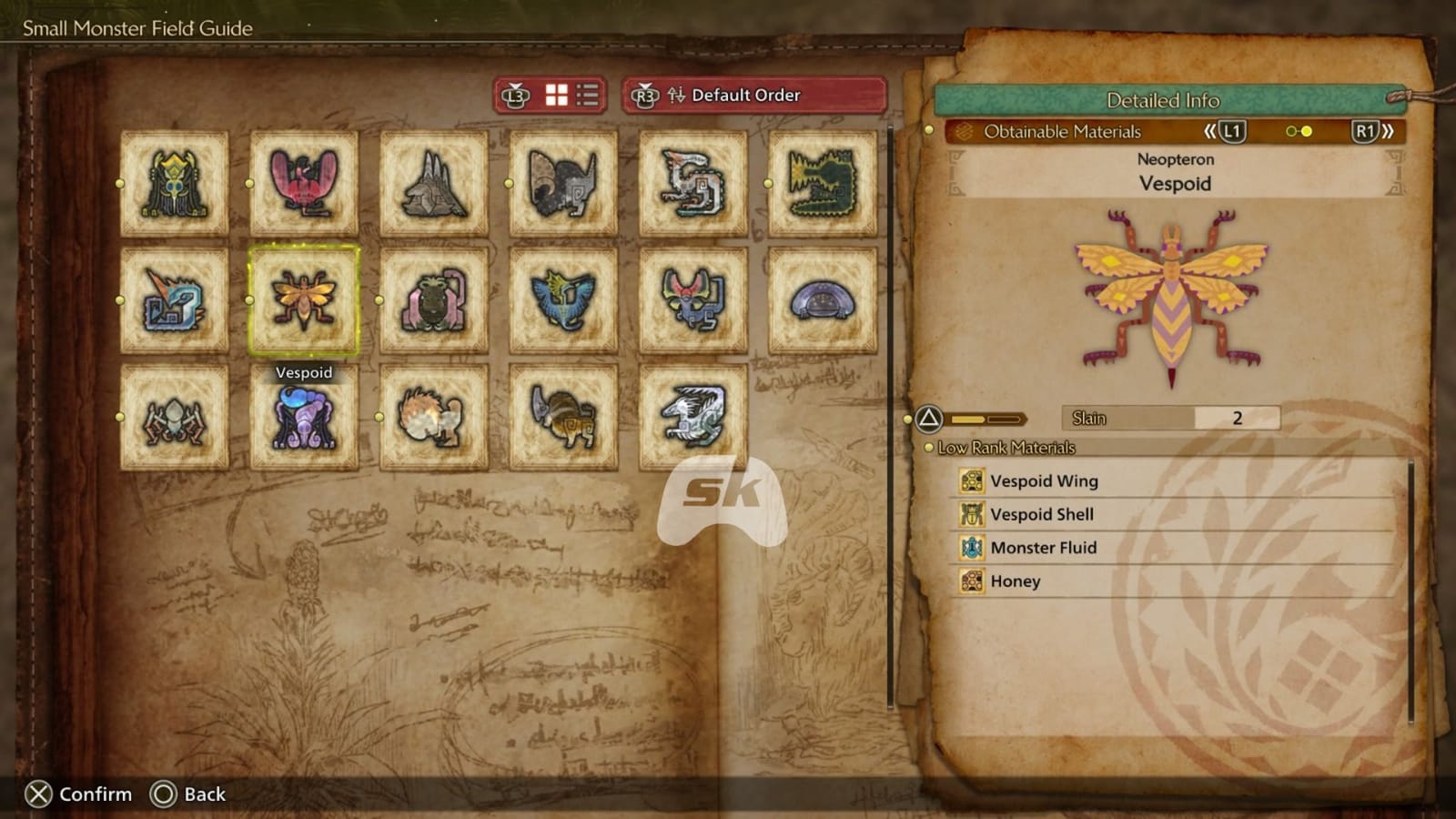Click the Honey material icon
The width and height of the screenshot is (1456, 819).
[971, 581]
